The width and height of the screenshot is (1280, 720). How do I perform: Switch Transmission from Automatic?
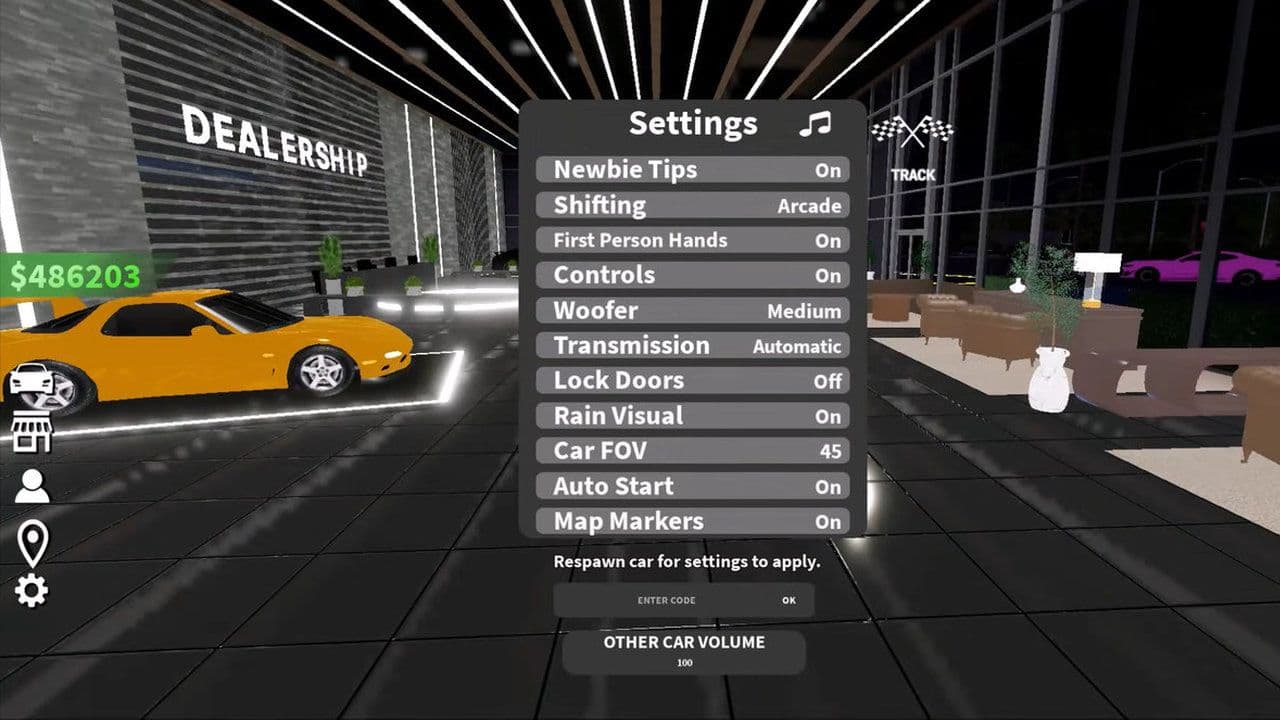click(692, 345)
